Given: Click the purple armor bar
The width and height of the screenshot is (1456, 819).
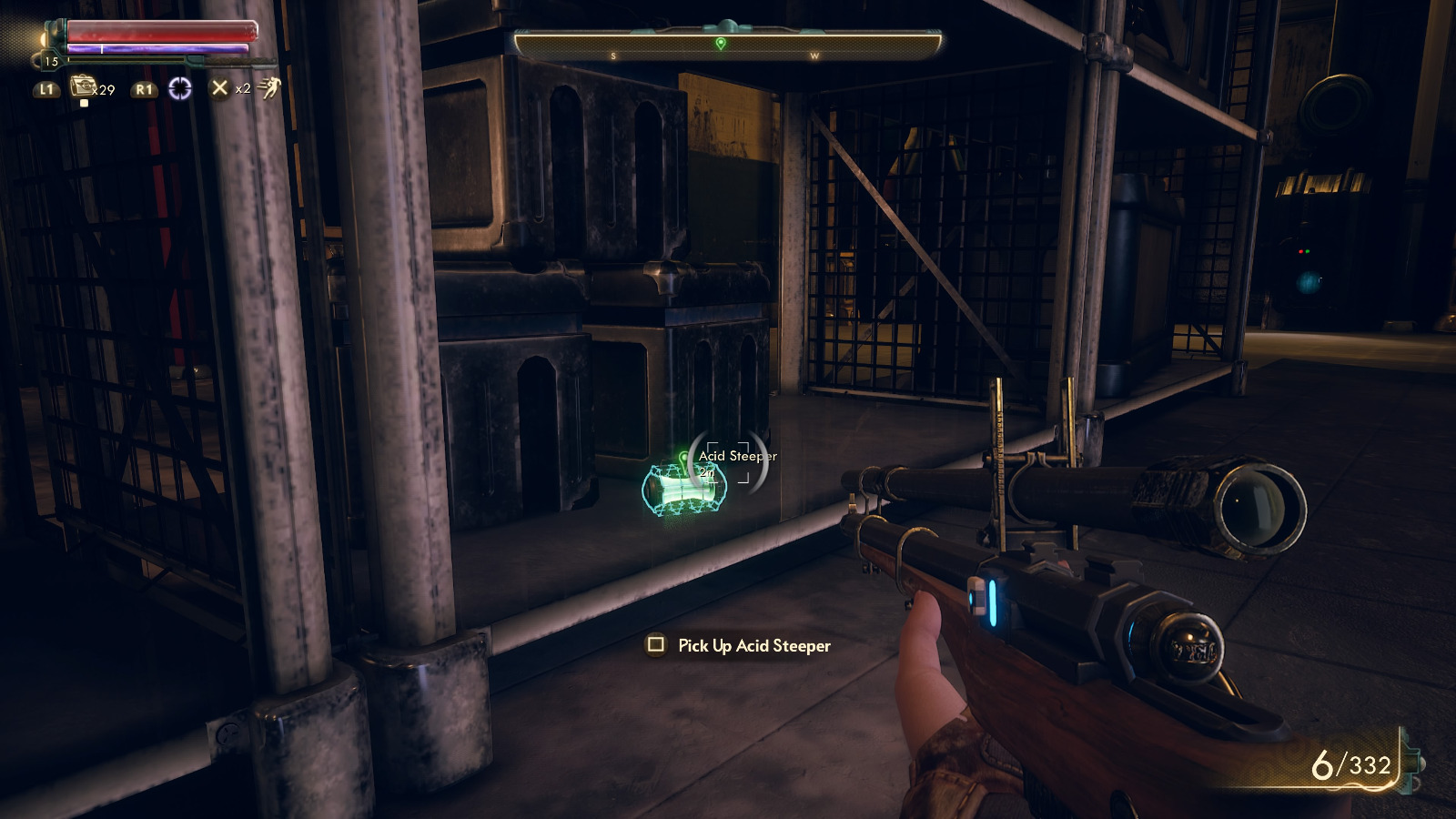Looking at the screenshot, I should point(159,48).
